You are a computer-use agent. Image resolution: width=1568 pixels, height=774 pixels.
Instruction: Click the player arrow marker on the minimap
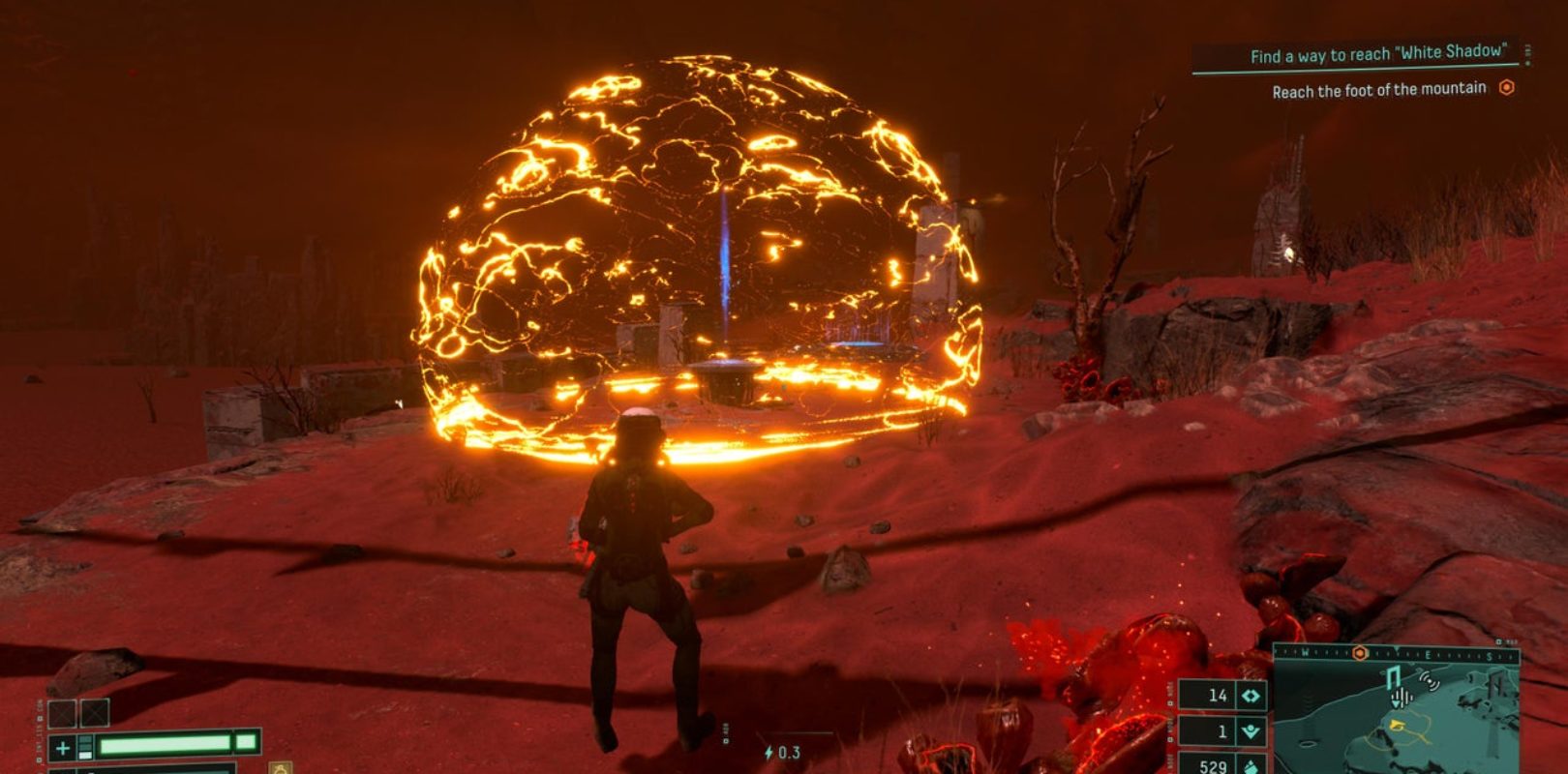1398,725
